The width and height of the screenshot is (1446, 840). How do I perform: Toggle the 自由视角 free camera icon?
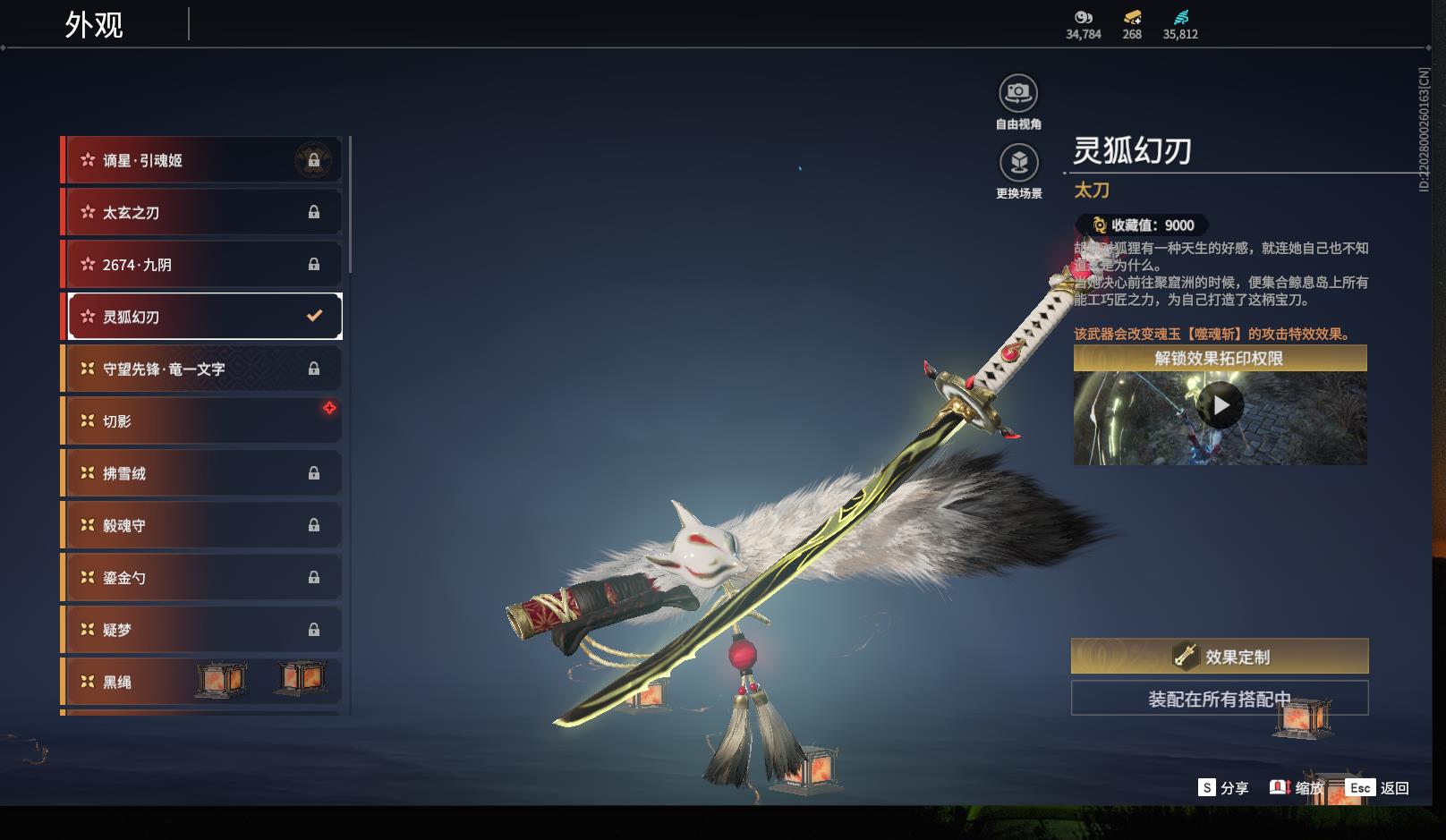[x=1018, y=93]
